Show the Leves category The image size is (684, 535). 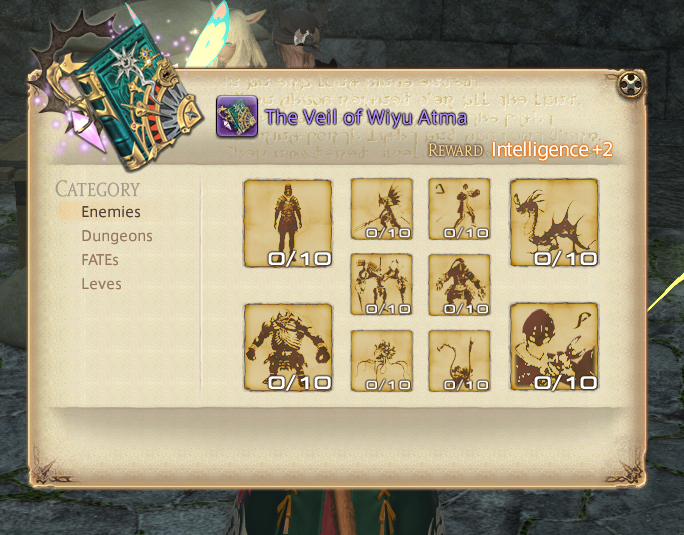[101, 284]
